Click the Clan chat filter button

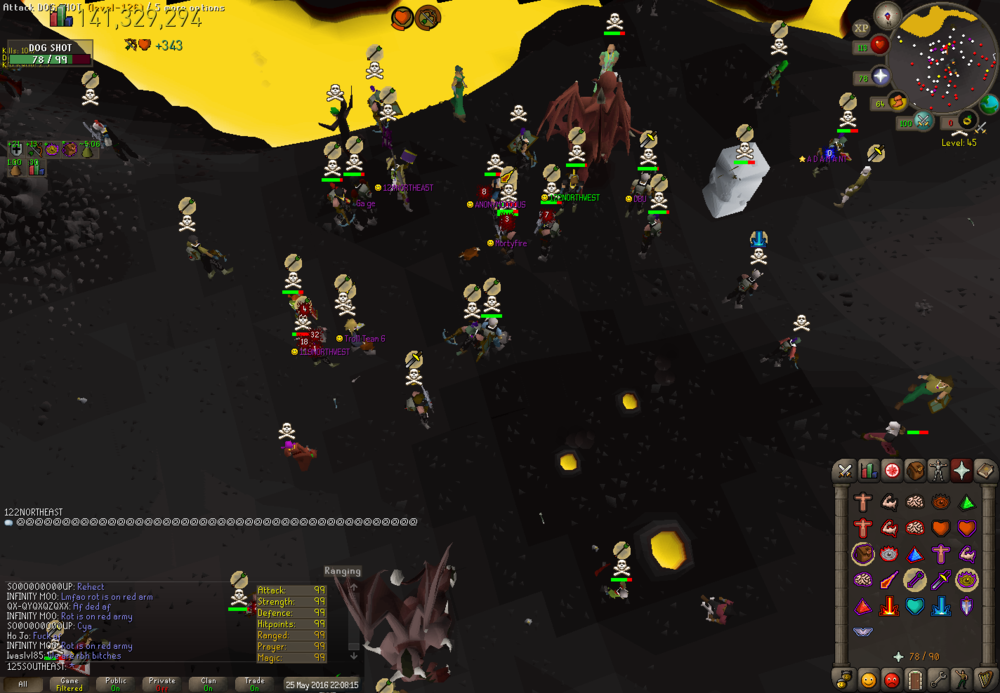click(x=208, y=684)
